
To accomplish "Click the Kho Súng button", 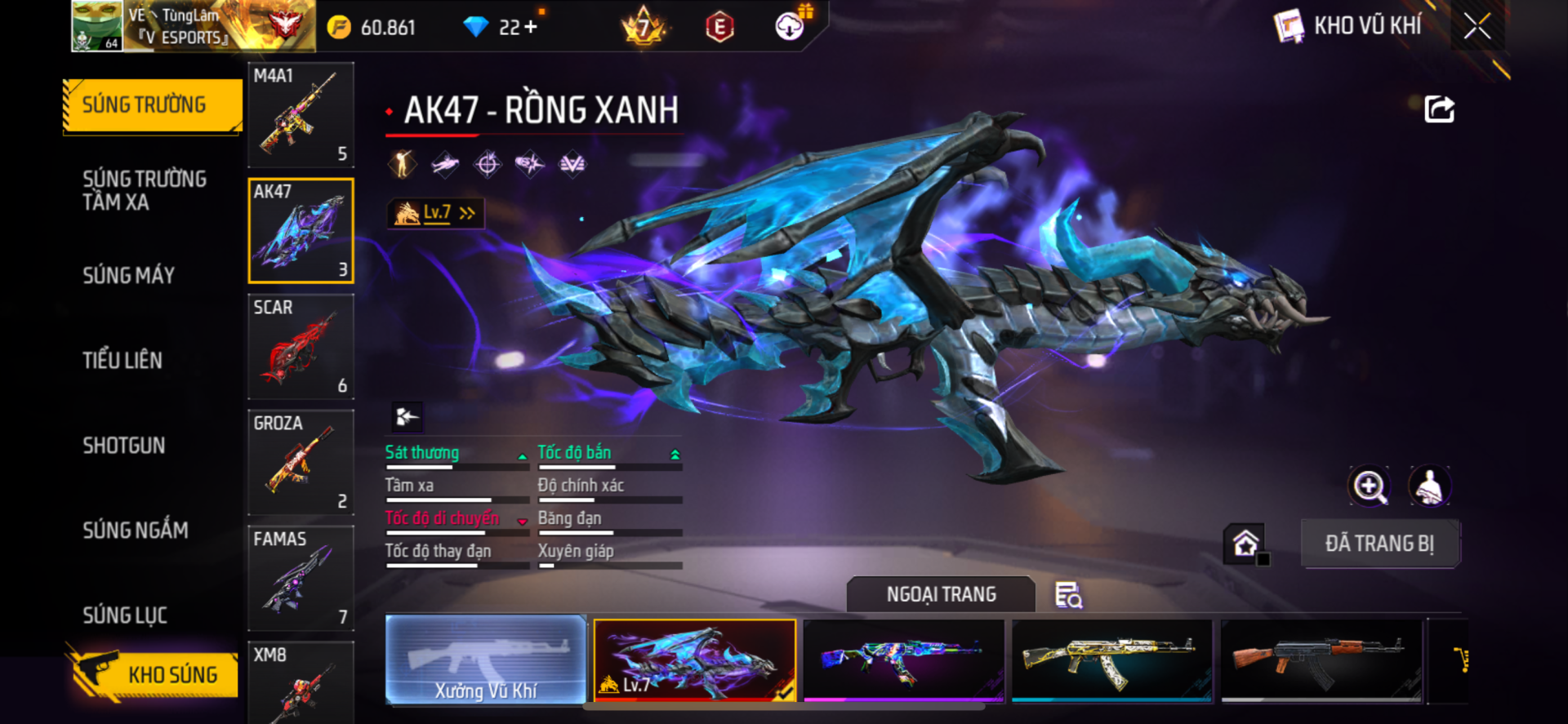I will (154, 674).
